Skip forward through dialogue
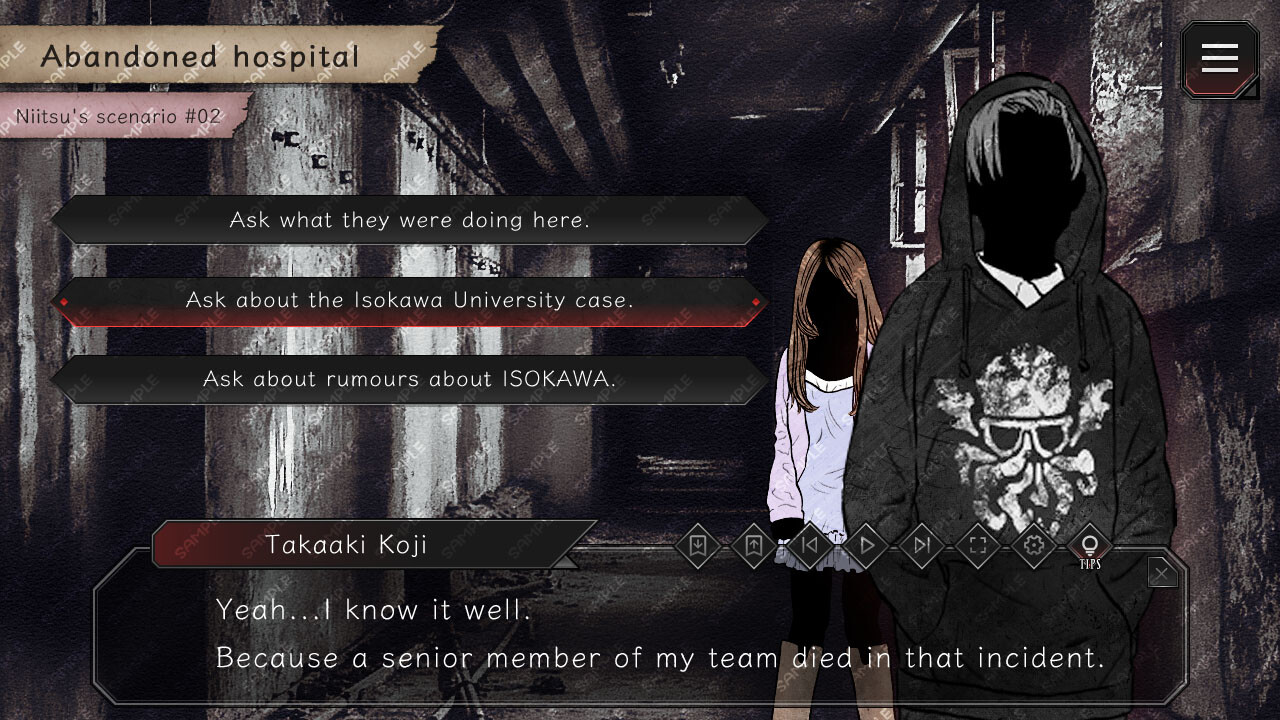The image size is (1280, 720). click(x=921, y=546)
